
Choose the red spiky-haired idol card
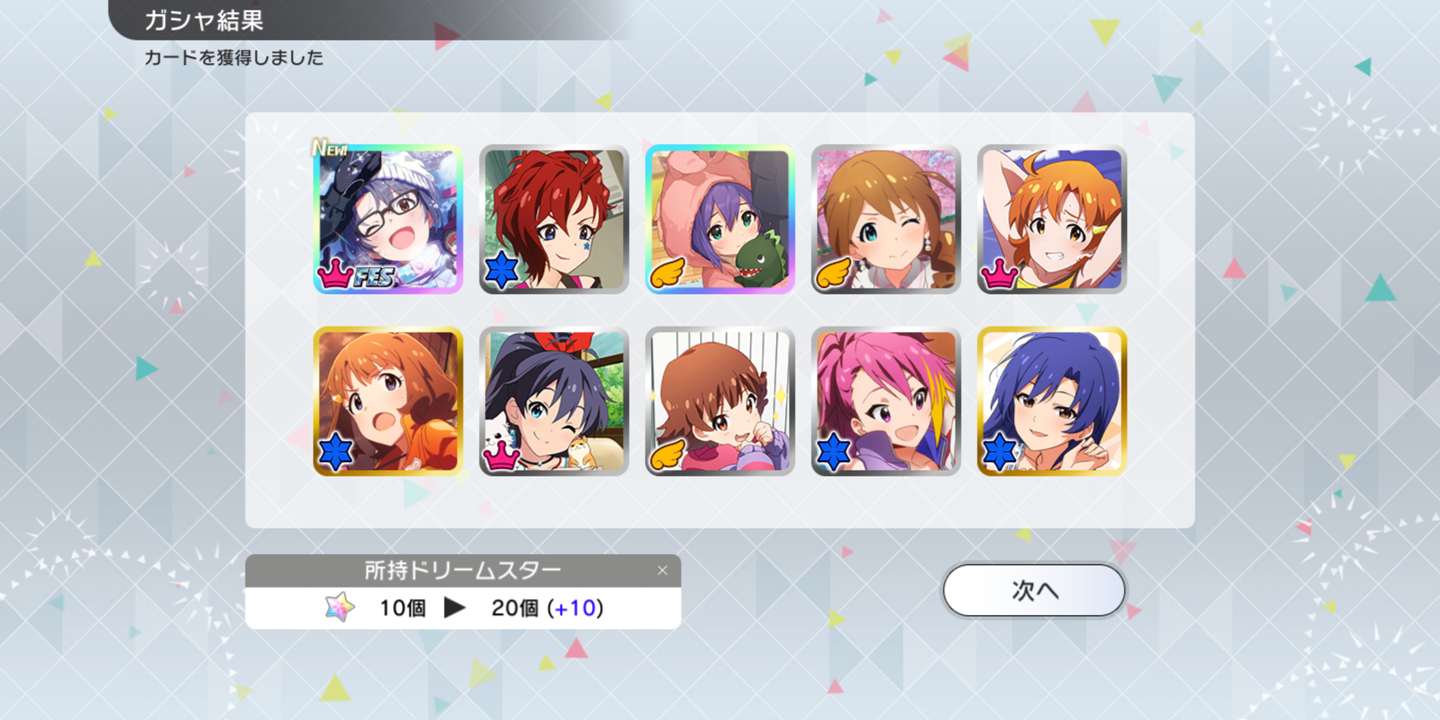(x=554, y=219)
